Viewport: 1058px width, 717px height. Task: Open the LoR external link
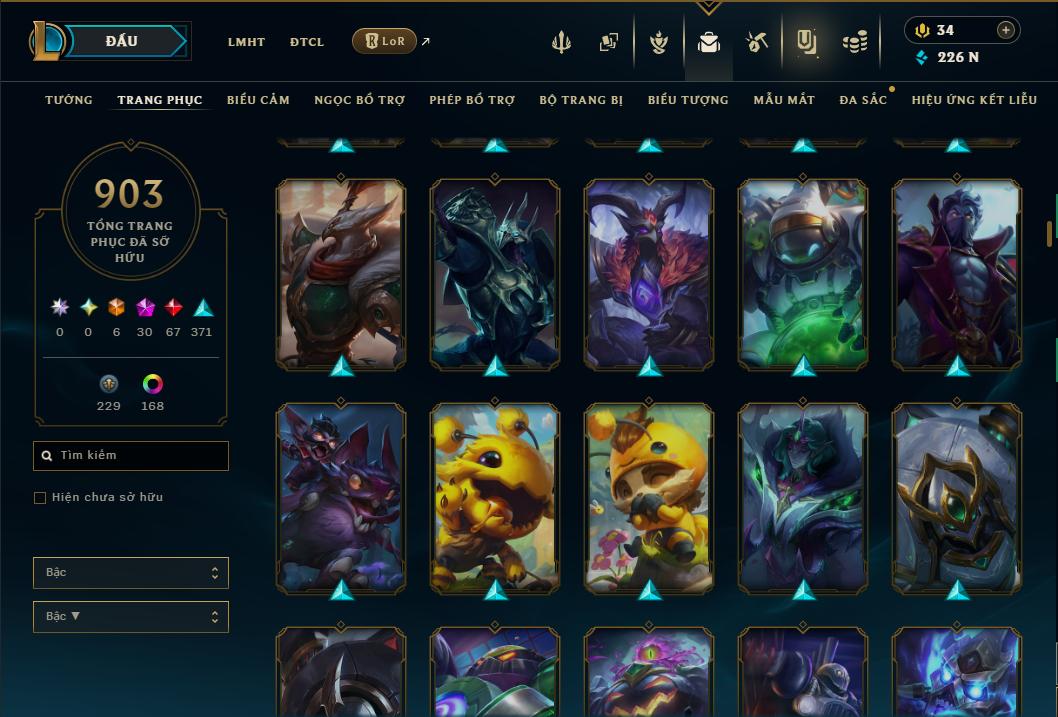click(385, 41)
